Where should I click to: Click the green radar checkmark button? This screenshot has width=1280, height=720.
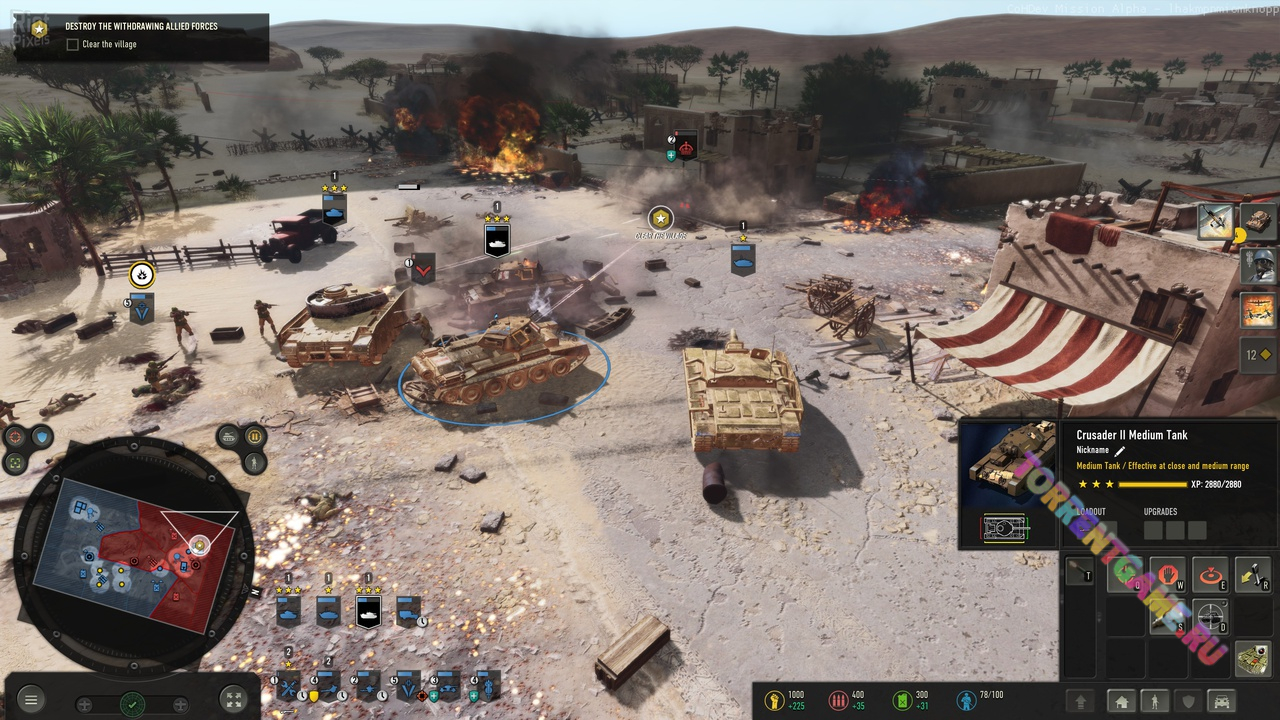coord(132,704)
